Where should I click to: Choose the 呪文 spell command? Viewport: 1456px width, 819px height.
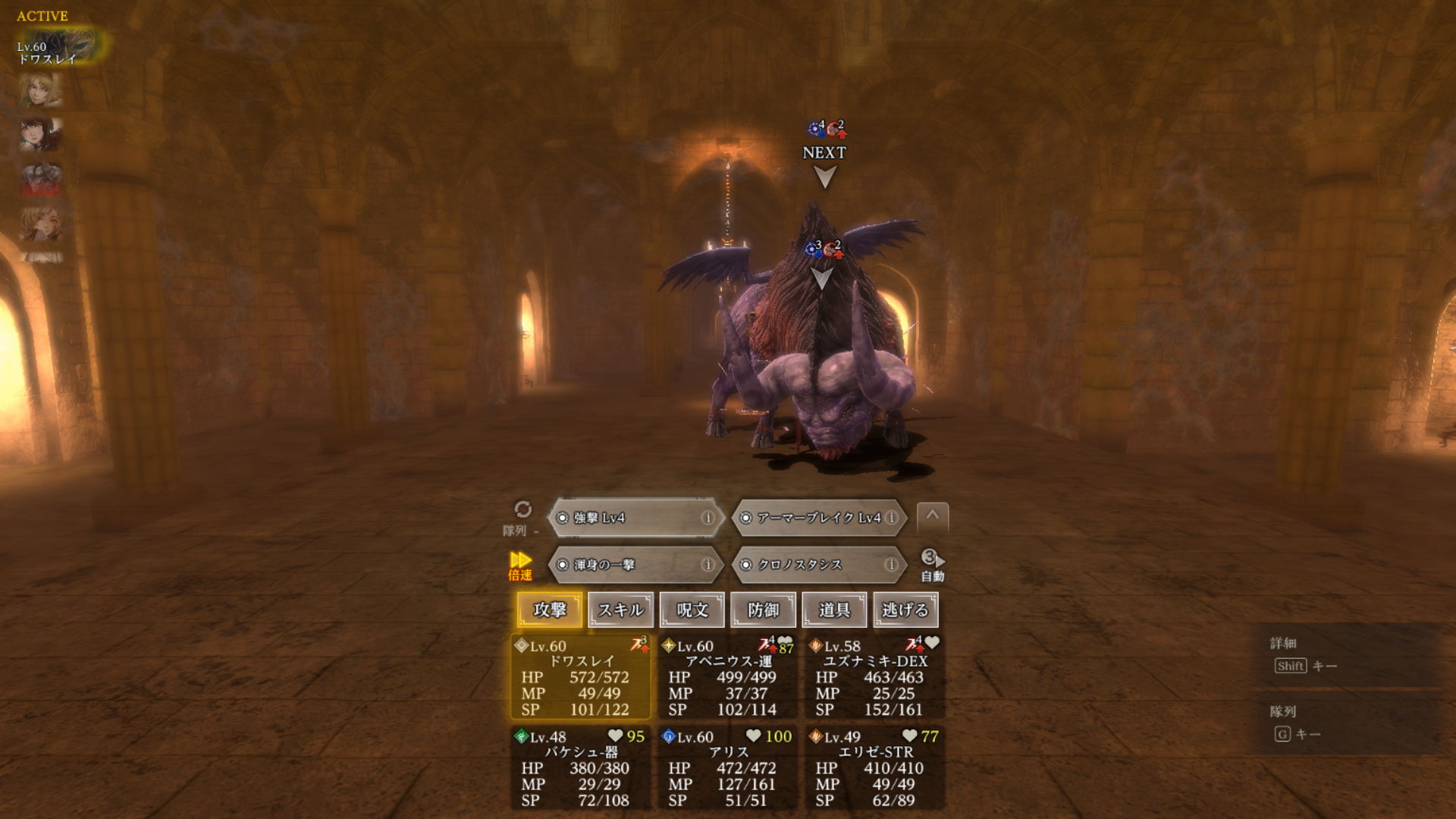tap(692, 610)
